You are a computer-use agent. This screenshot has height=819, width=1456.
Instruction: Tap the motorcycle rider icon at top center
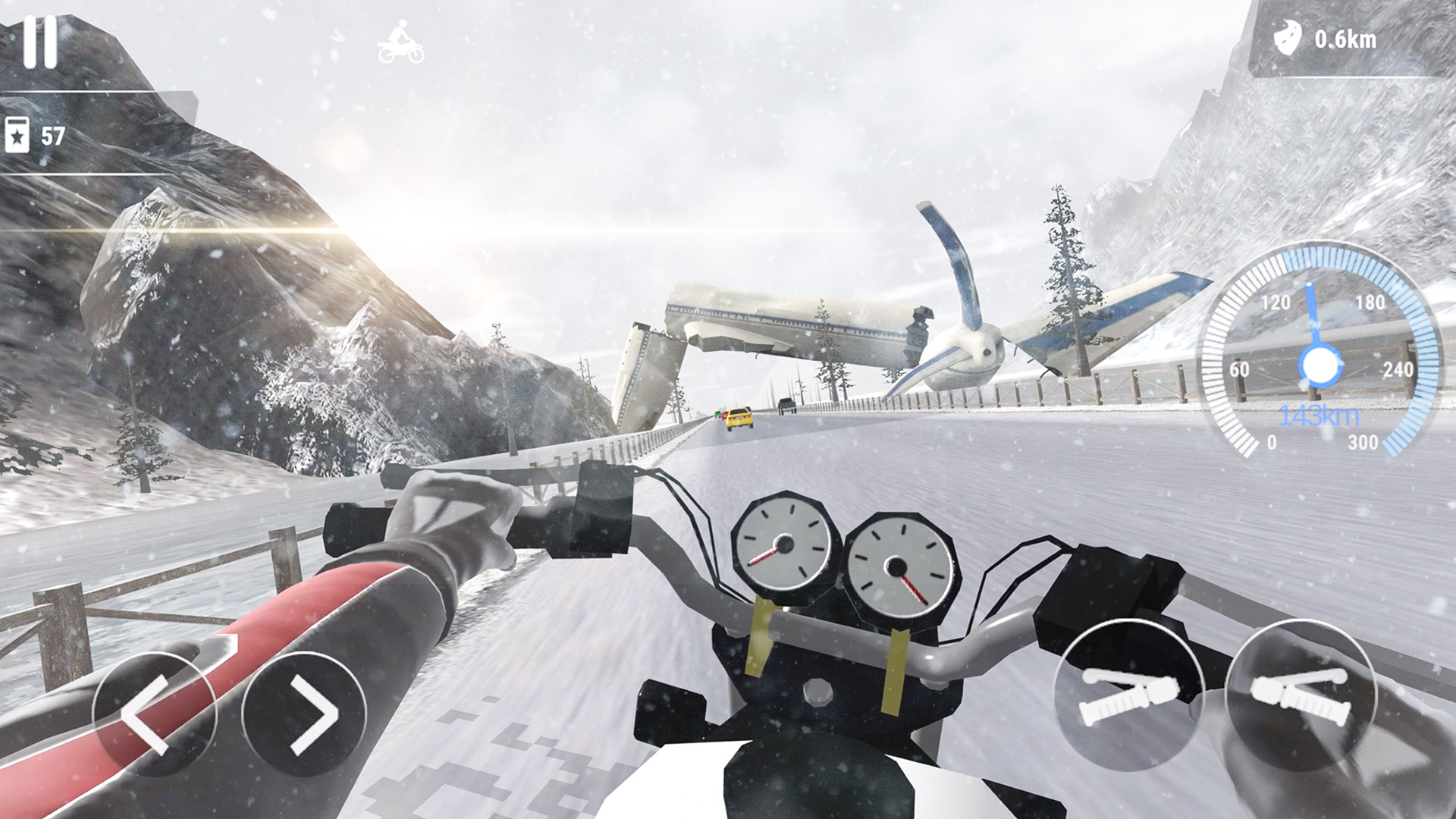point(400,42)
